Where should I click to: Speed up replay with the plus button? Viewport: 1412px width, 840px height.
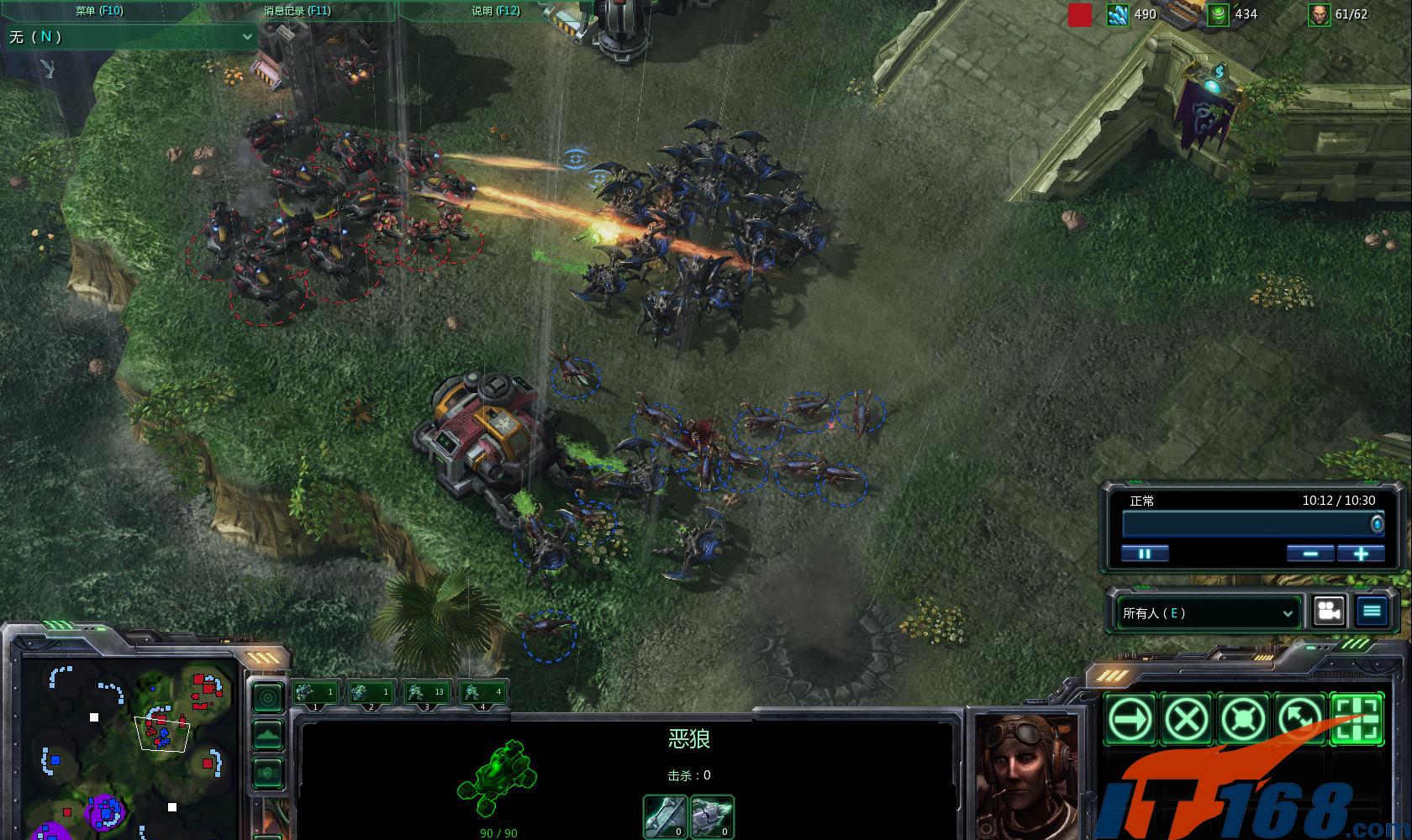pos(1361,554)
